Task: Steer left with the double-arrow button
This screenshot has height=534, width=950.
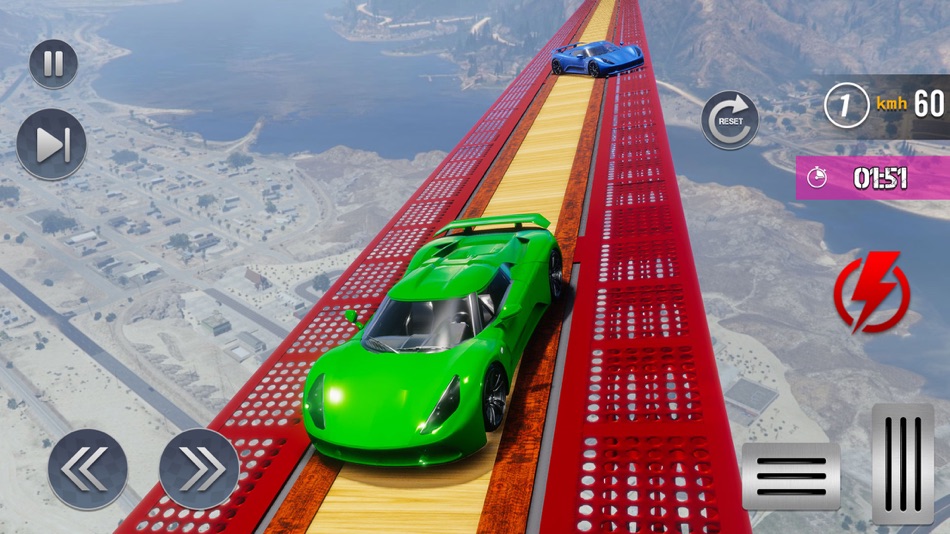Action: pos(88,468)
